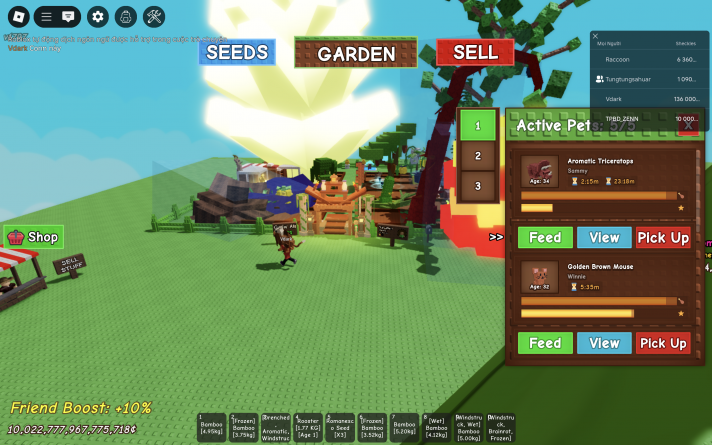Select Raccoon in the player leaderboard

point(618,60)
